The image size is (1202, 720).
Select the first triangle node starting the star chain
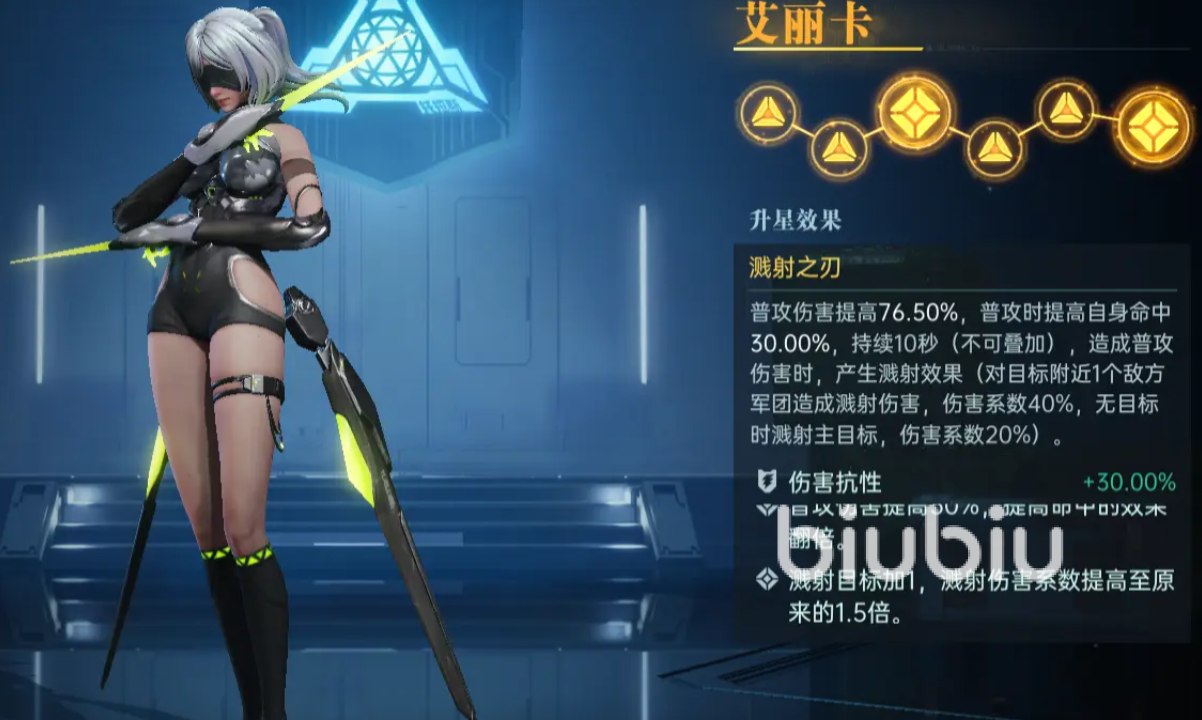coord(768,113)
